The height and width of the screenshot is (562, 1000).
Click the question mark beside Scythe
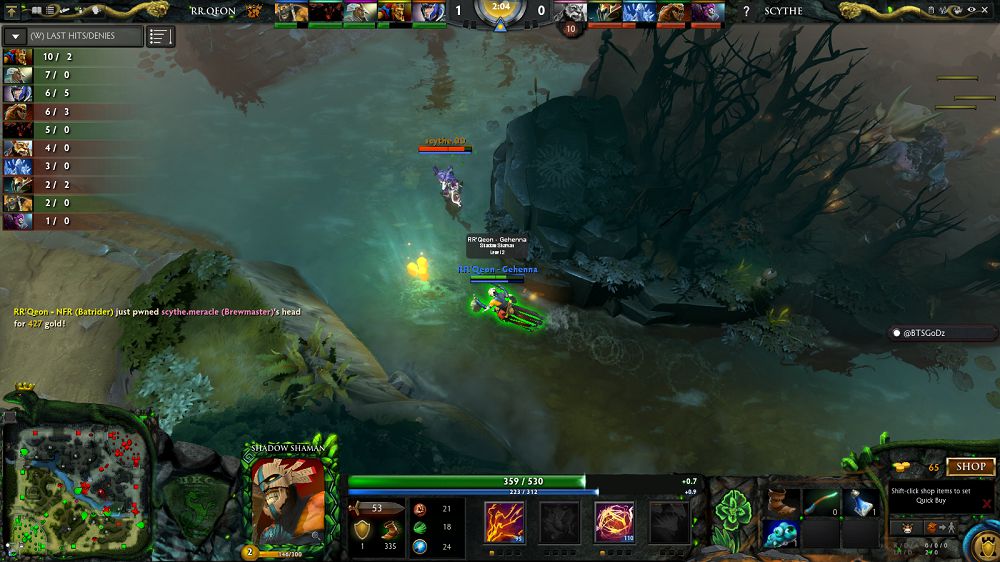[x=746, y=12]
